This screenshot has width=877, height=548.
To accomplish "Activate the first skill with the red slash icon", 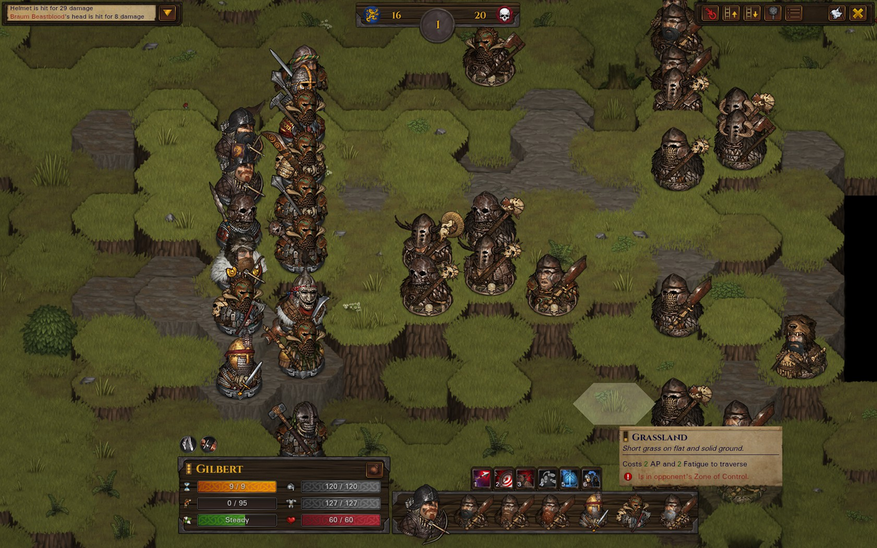I will point(482,479).
